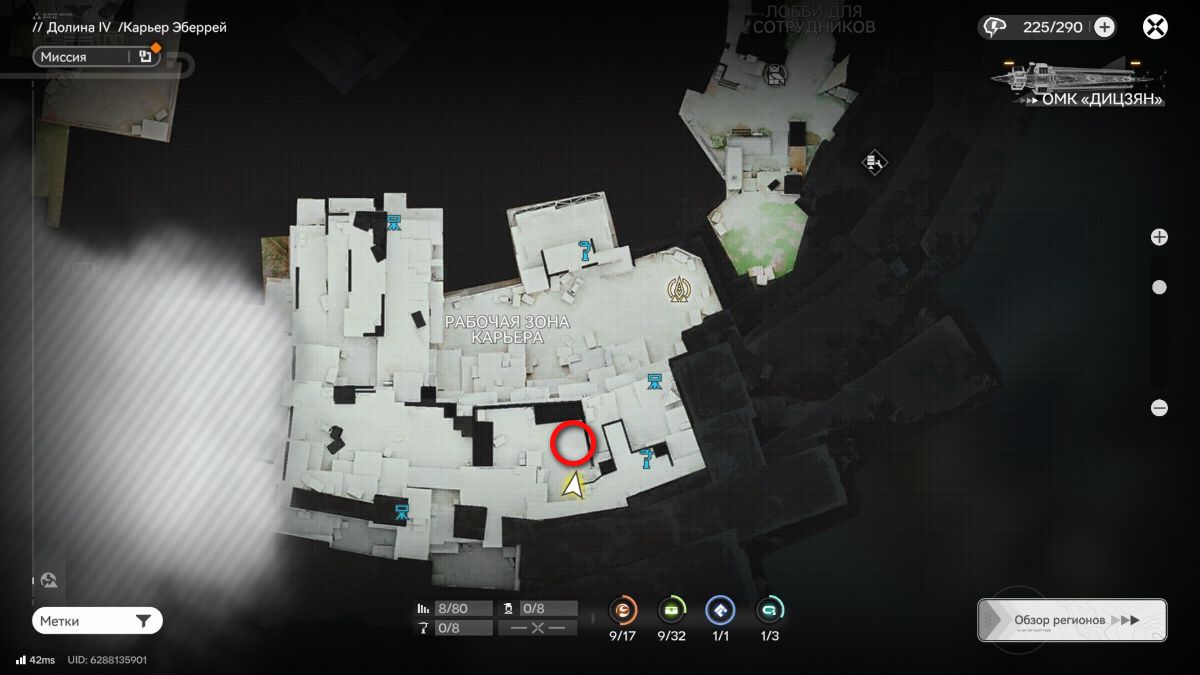Click the image marker icon above Метки
This screenshot has height=675, width=1200.
[48, 580]
